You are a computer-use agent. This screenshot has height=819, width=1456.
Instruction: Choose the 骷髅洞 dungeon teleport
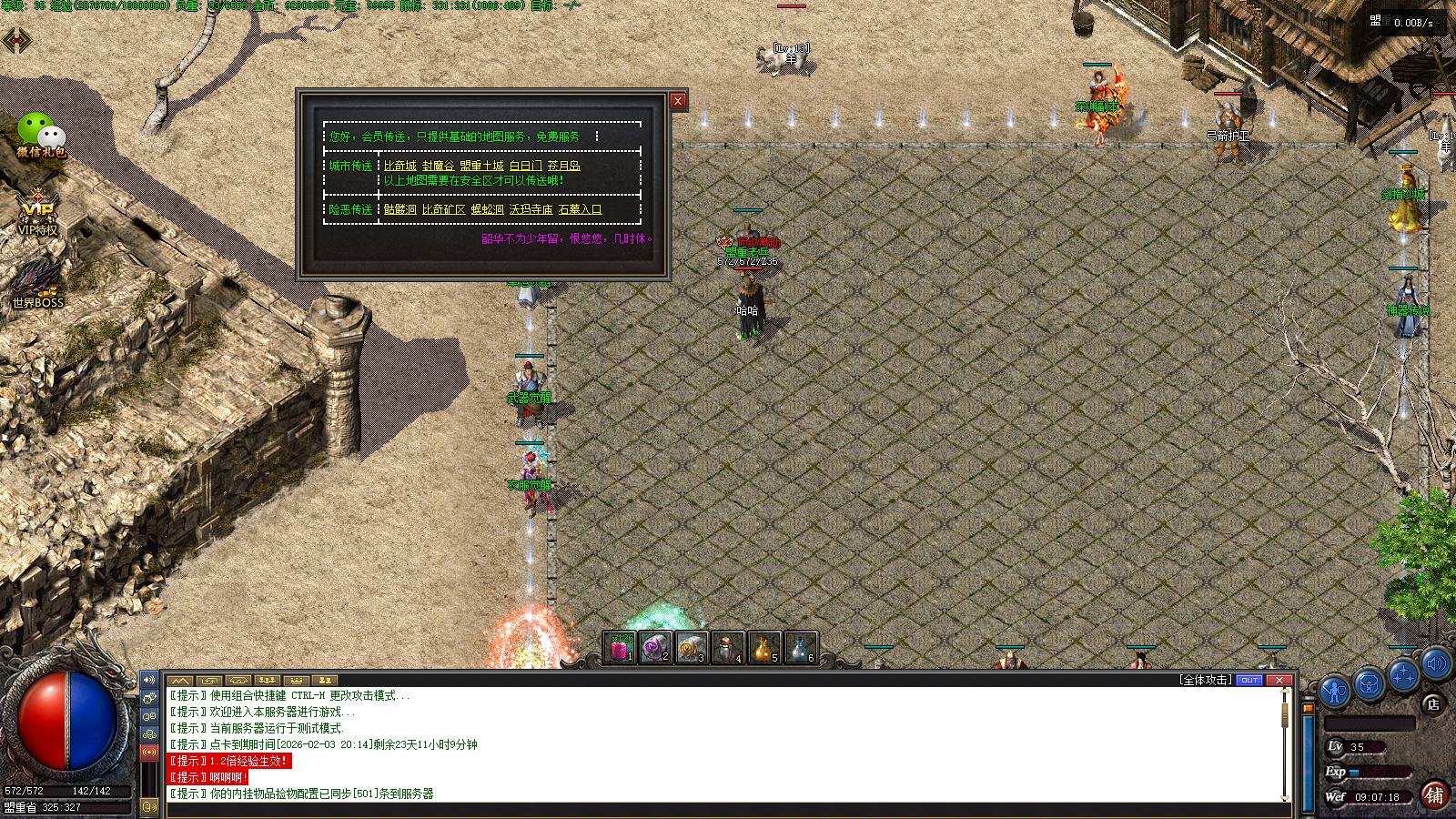399,209
